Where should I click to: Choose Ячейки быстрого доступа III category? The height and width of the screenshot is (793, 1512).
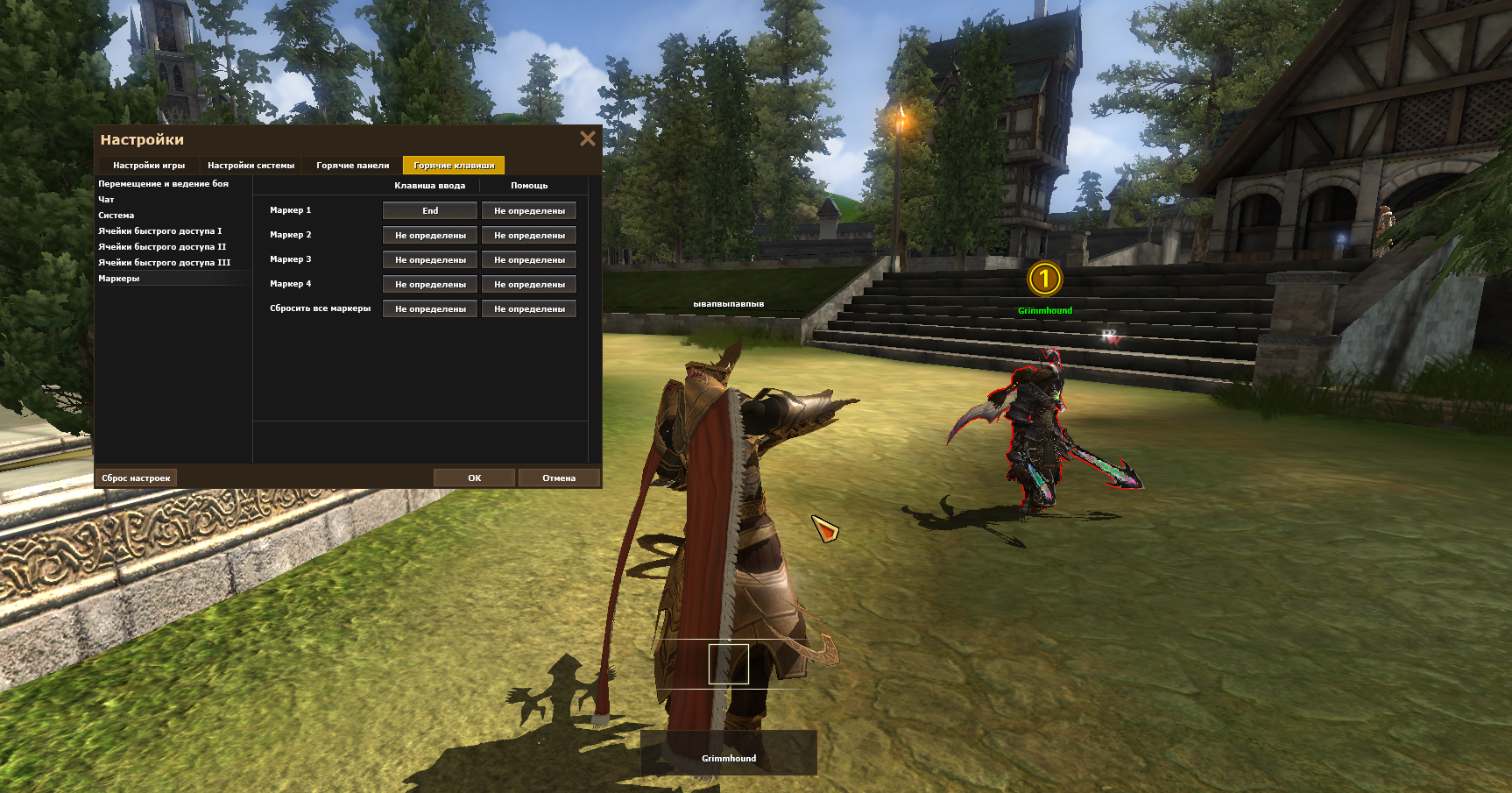(x=164, y=263)
